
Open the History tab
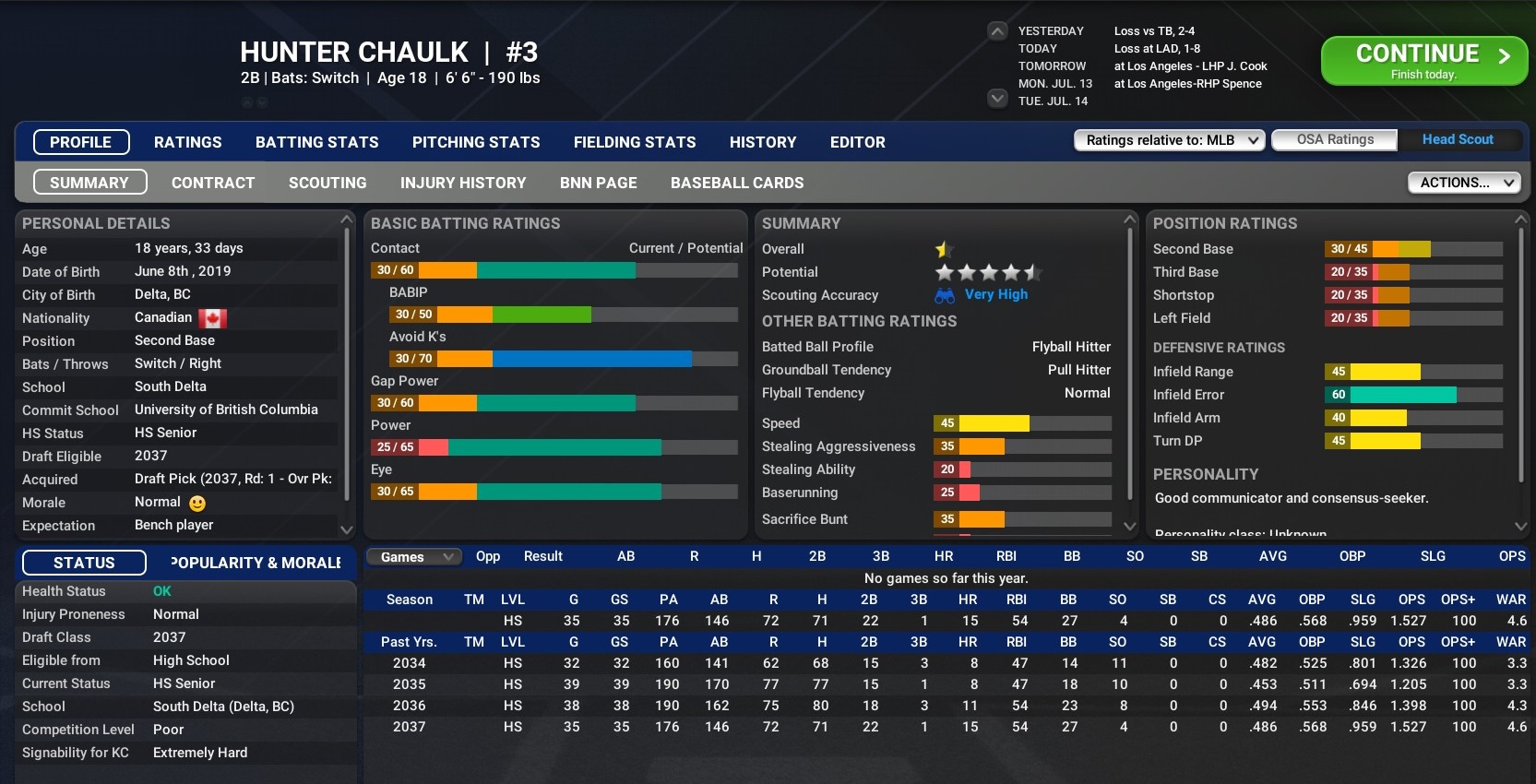click(x=762, y=142)
